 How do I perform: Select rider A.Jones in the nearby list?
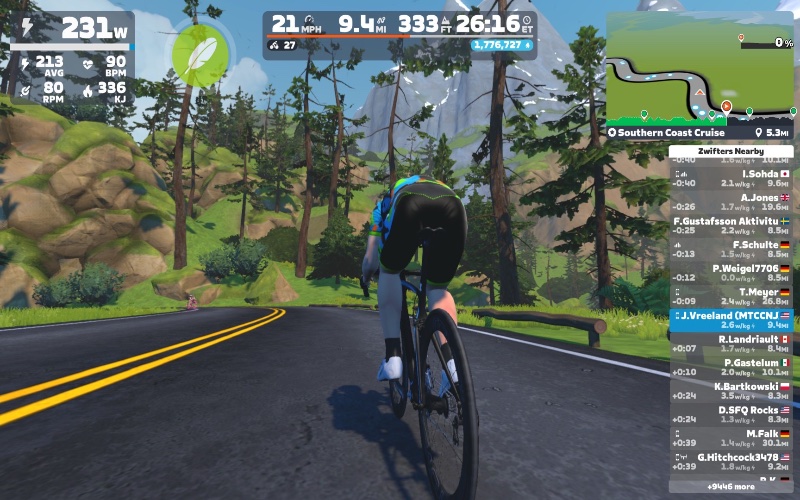[x=731, y=202]
